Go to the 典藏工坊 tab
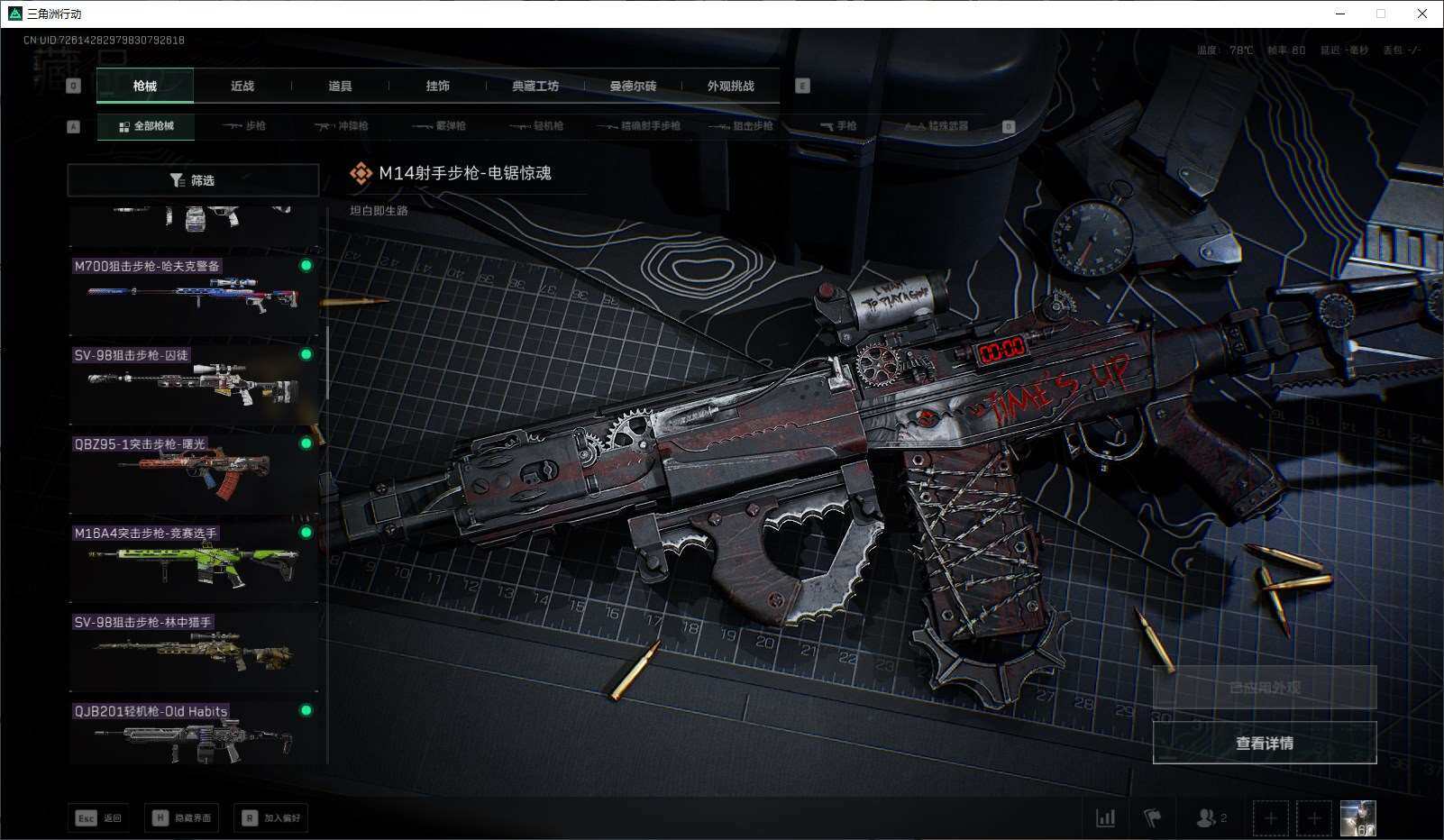The image size is (1444, 840). (x=535, y=87)
